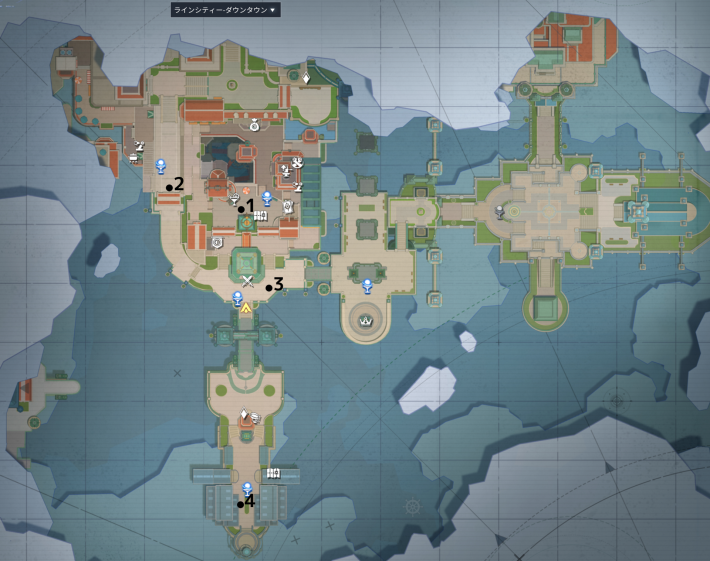Click the grey pin marker on the eastern plaza
This screenshot has height=561, width=710.
point(499,211)
